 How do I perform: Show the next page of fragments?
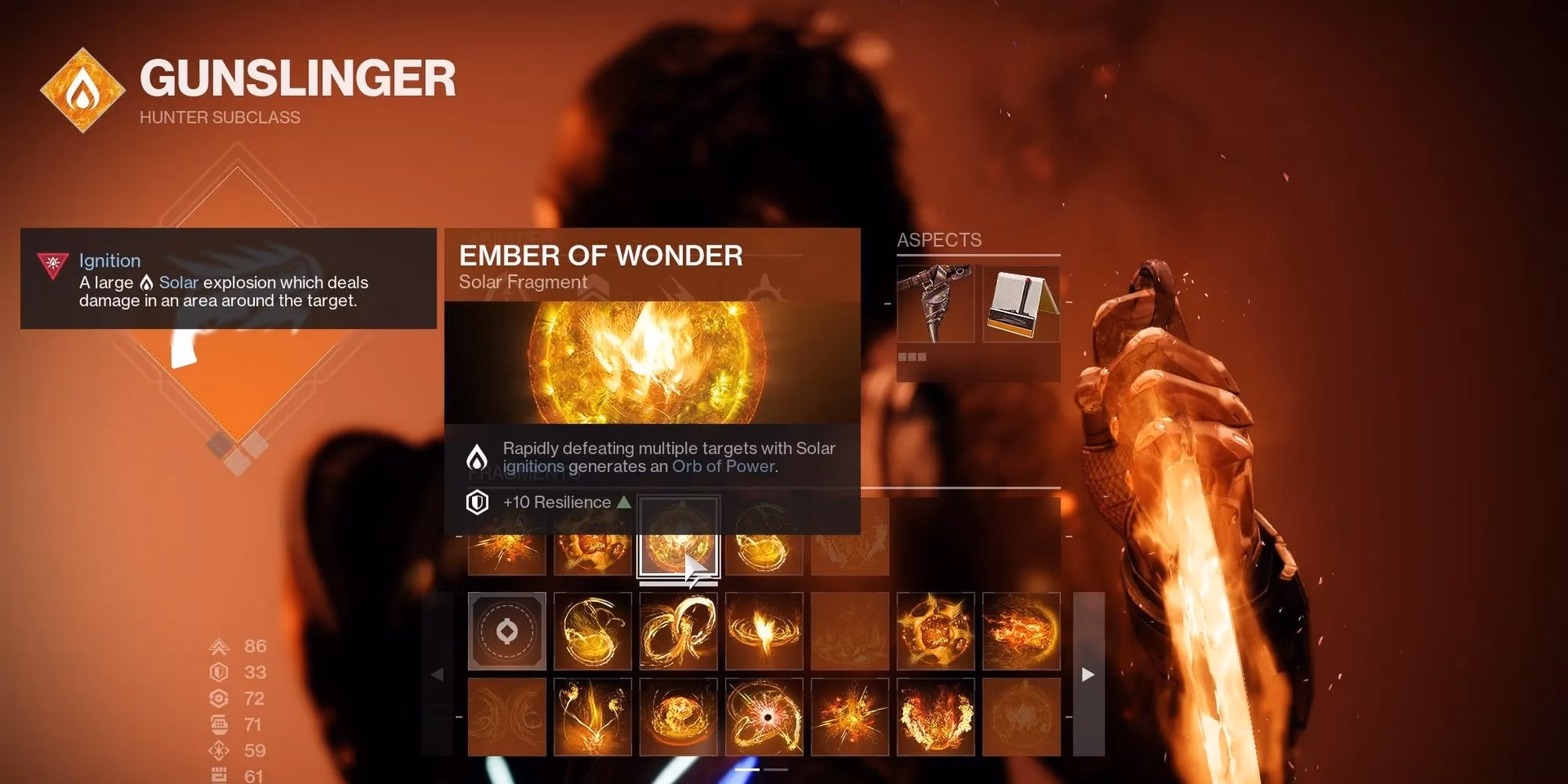point(1088,674)
